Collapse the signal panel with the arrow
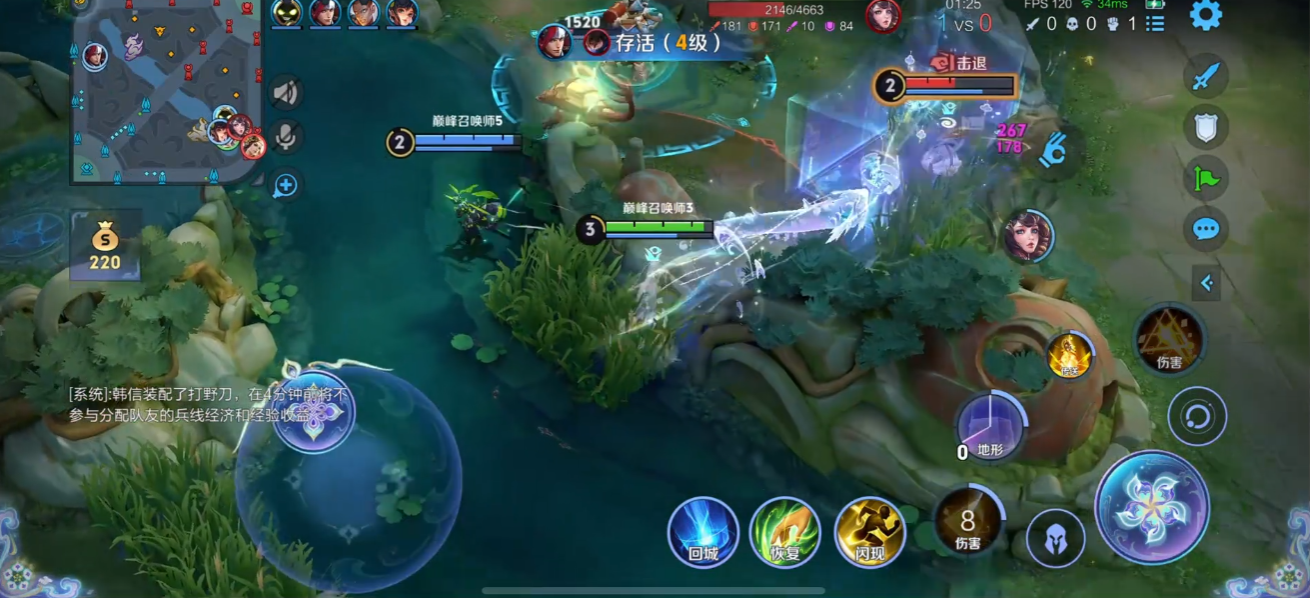Image resolution: width=1310 pixels, height=598 pixels. click(x=1206, y=283)
